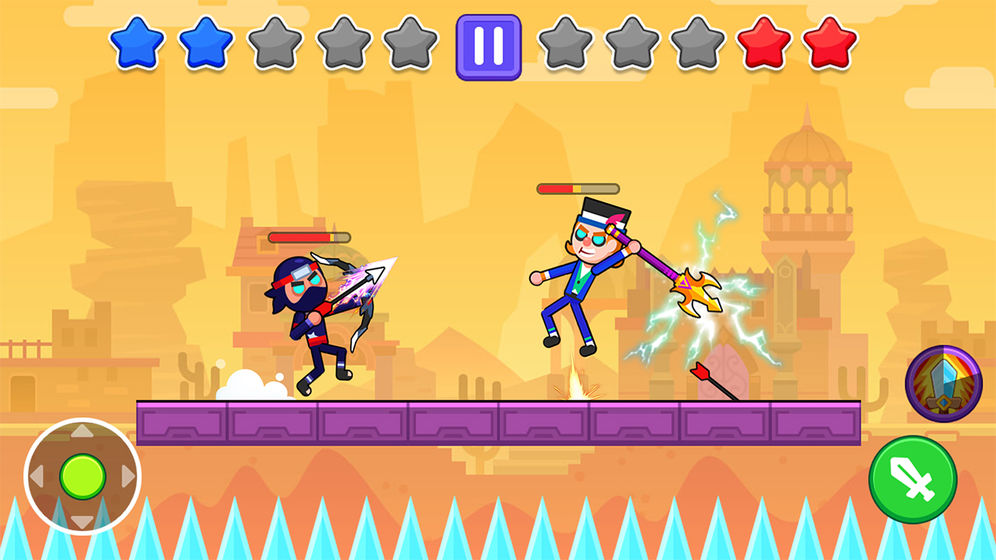Tap the green sword attack button
The image size is (996, 560).
912,480
